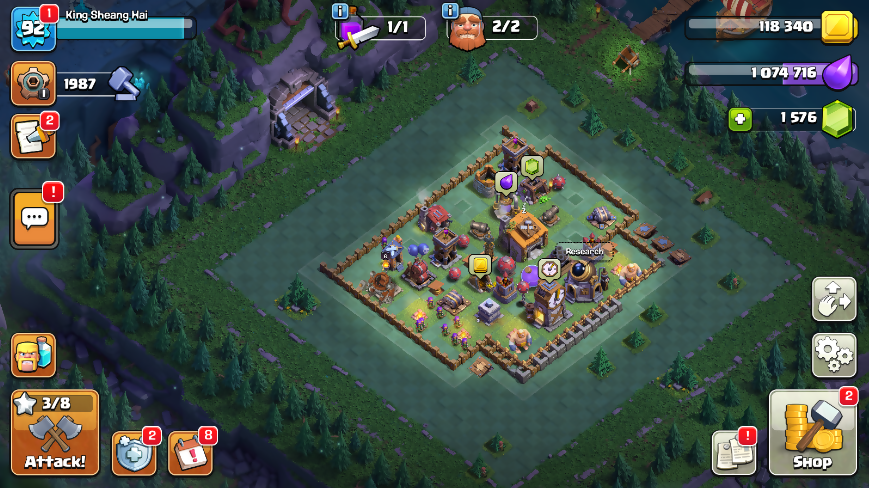Open the news paper button
869x488 pixels.
click(733, 453)
